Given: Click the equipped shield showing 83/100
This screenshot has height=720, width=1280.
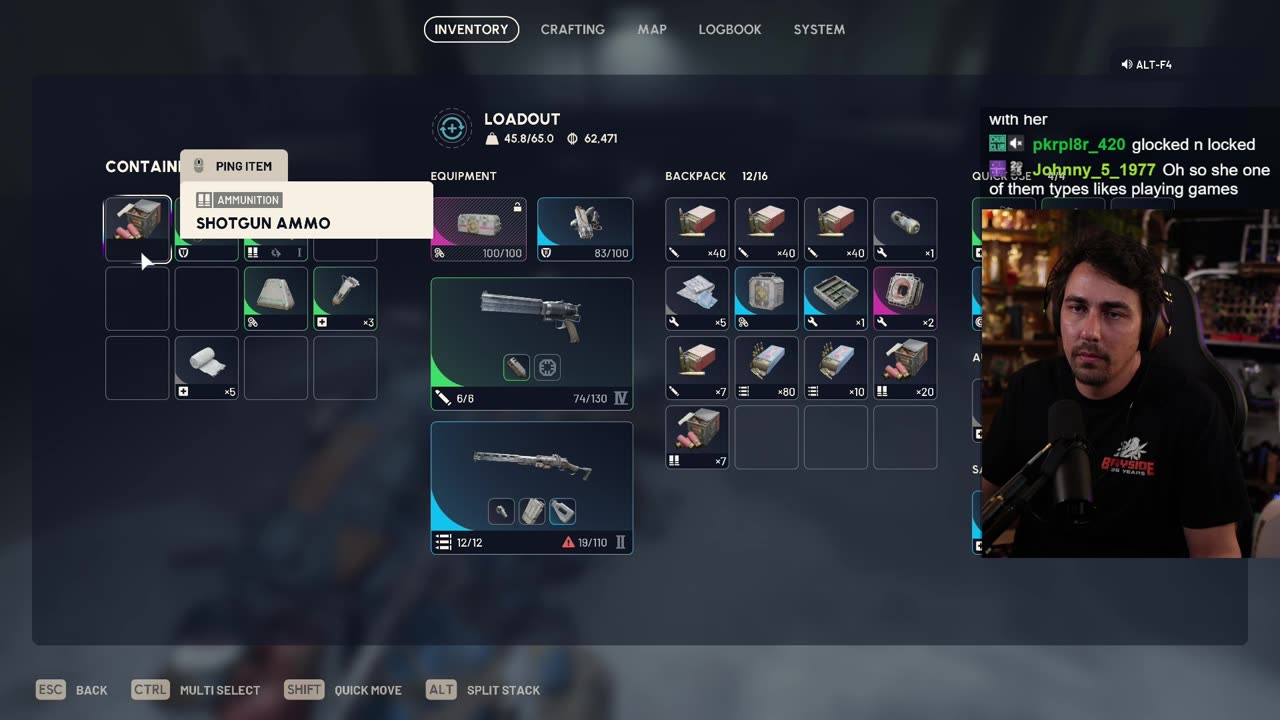Looking at the screenshot, I should coord(585,229).
